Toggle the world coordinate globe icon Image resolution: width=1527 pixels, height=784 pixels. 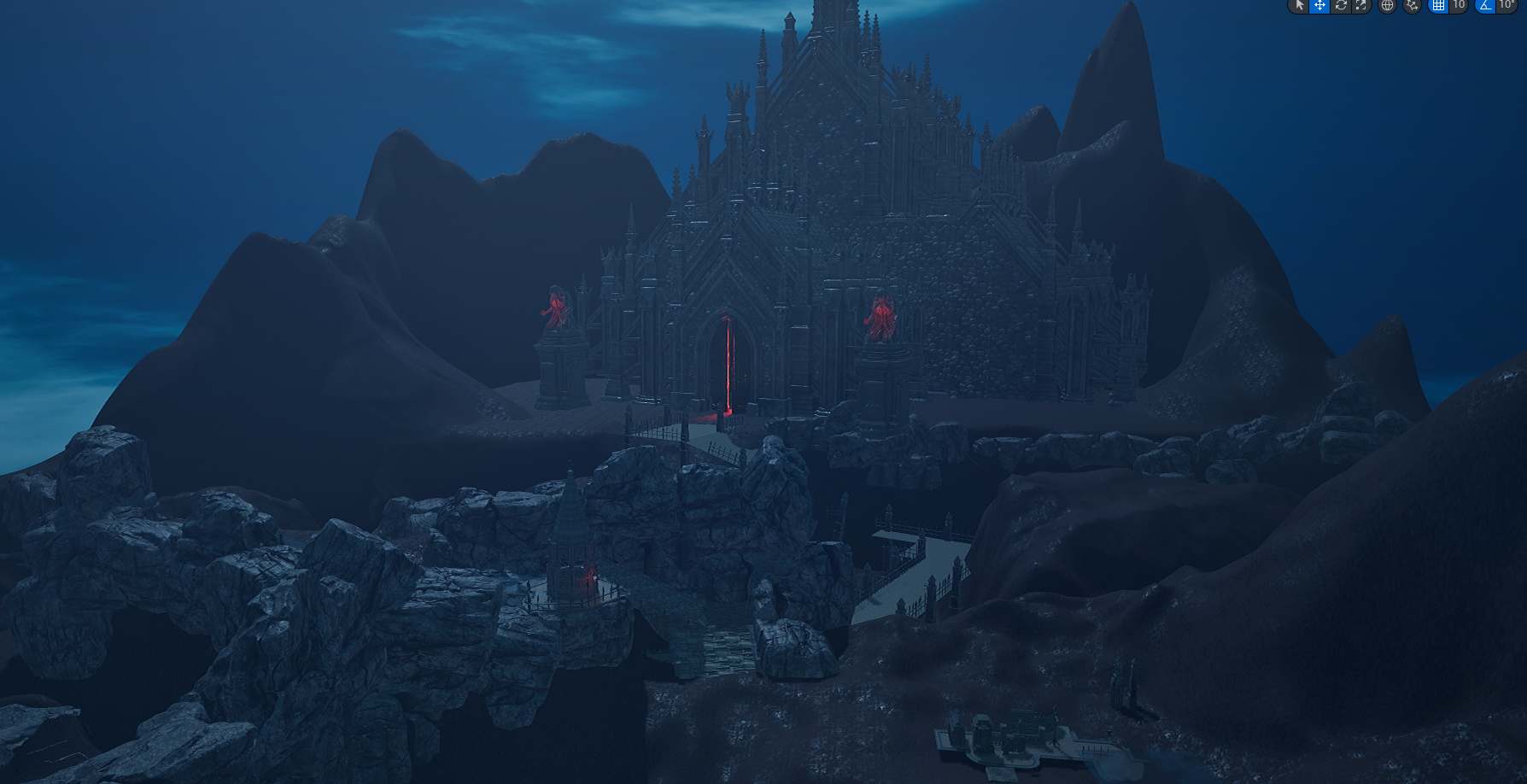tap(1388, 5)
